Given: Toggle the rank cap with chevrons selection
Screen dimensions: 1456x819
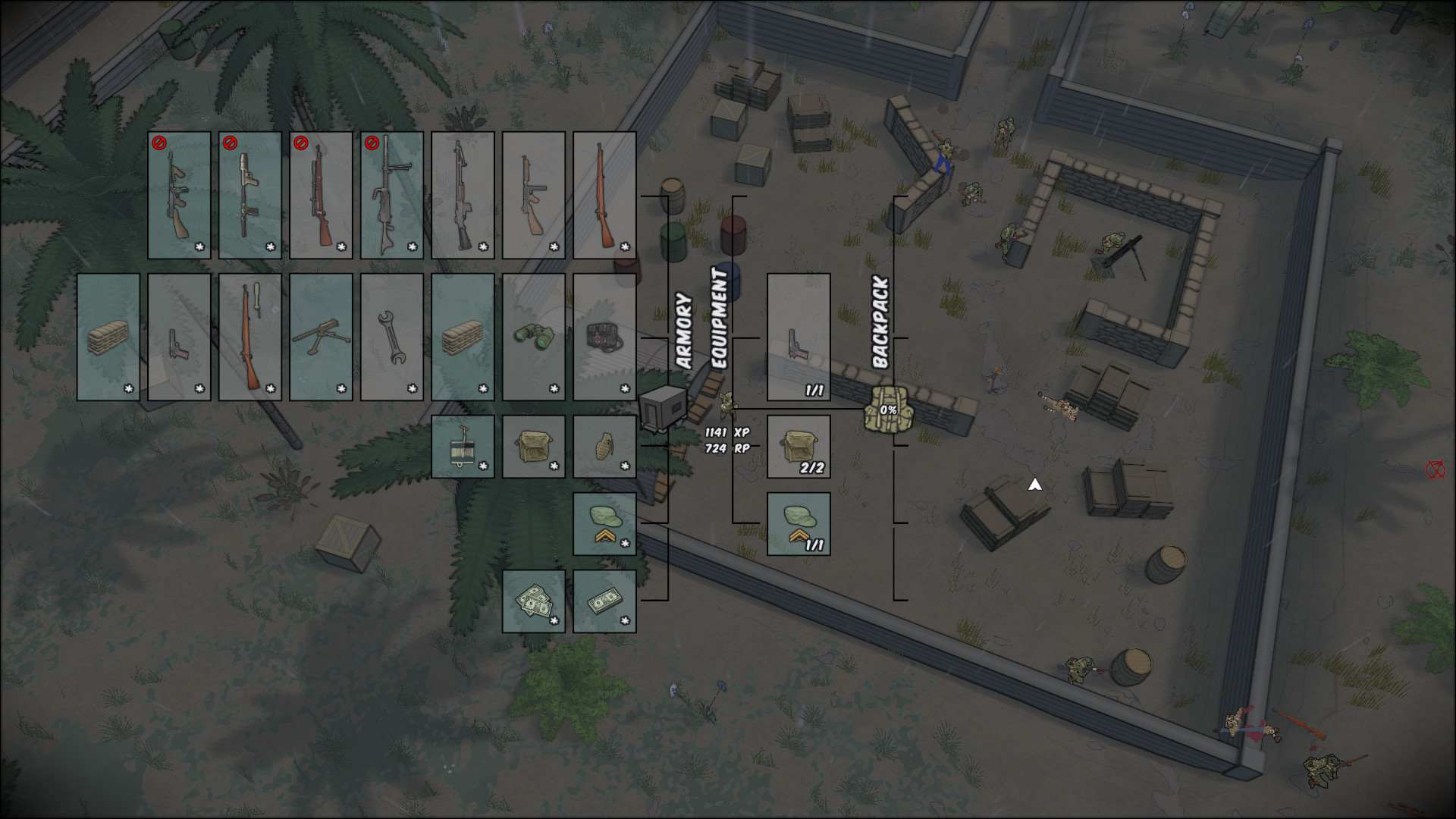Looking at the screenshot, I should pyautogui.click(x=603, y=523).
